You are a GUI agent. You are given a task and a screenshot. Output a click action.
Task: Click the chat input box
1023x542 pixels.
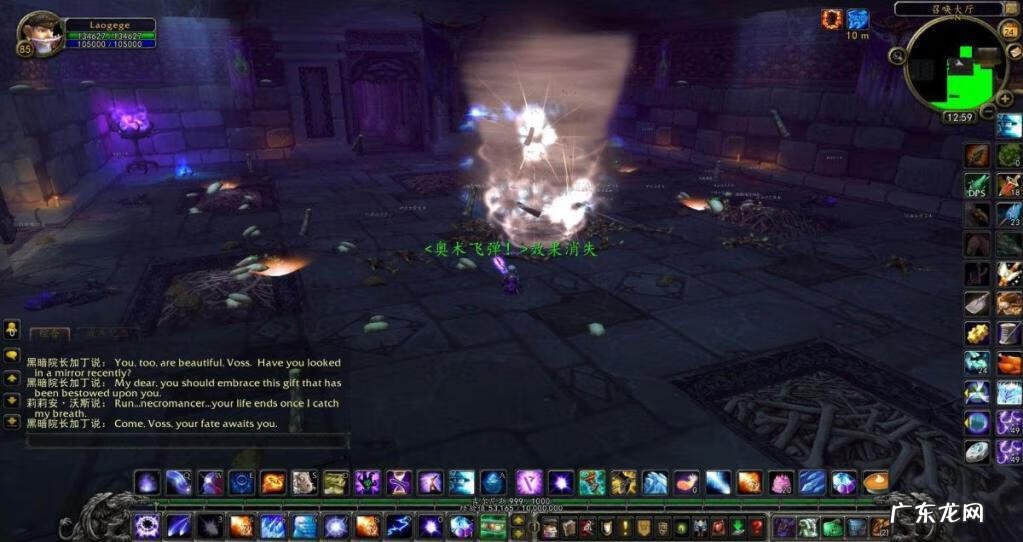[x=187, y=441]
